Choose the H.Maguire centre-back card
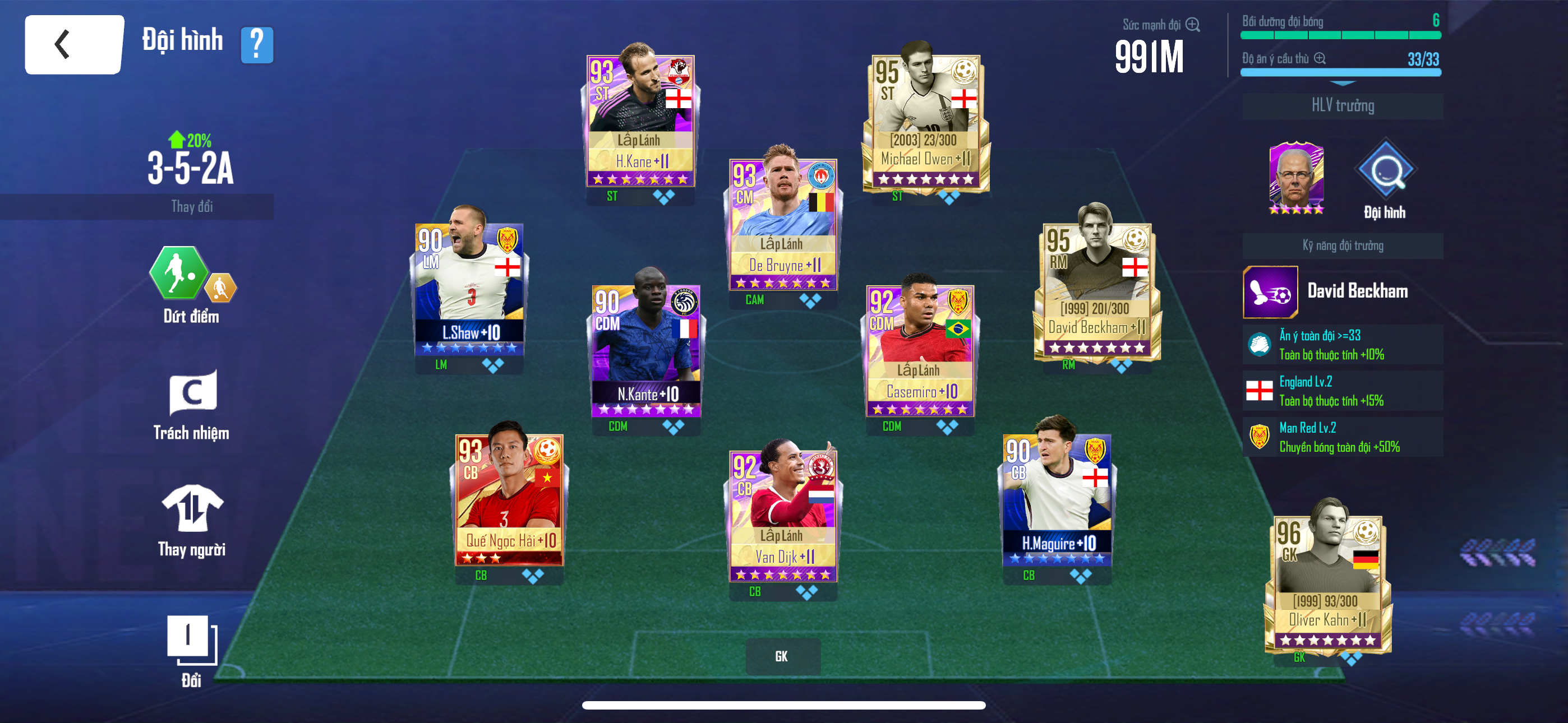1568x723 pixels. tap(1057, 499)
